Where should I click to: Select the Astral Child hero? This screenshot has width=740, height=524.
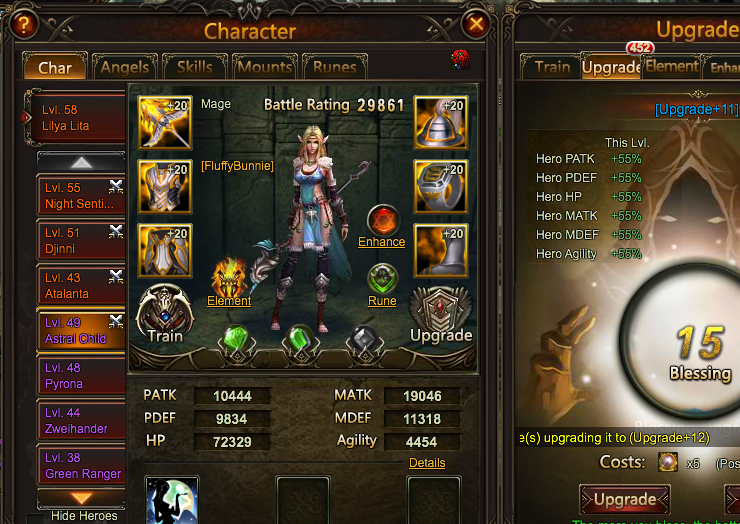tap(80, 331)
